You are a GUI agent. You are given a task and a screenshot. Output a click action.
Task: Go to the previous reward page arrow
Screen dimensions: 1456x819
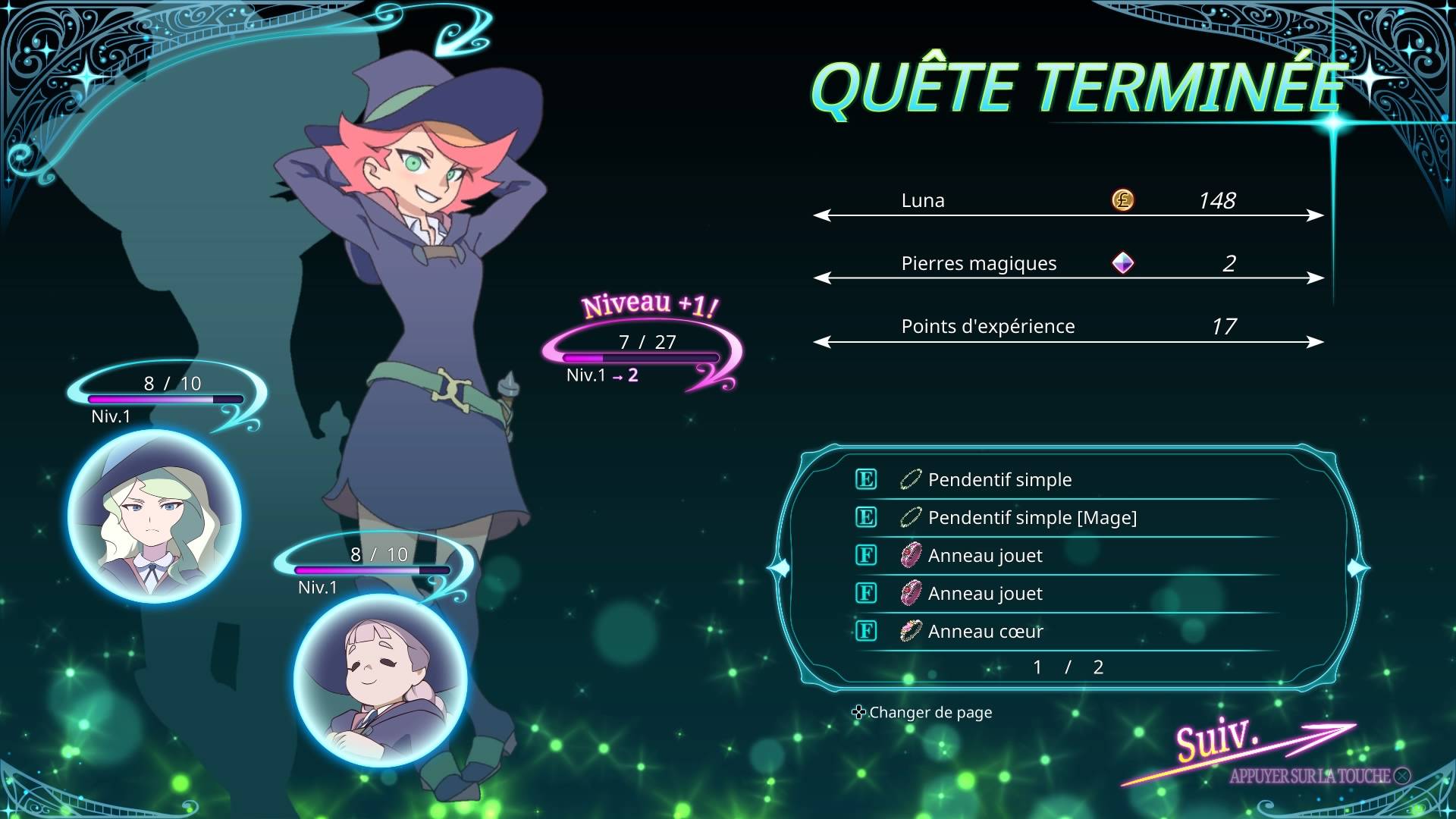780,567
